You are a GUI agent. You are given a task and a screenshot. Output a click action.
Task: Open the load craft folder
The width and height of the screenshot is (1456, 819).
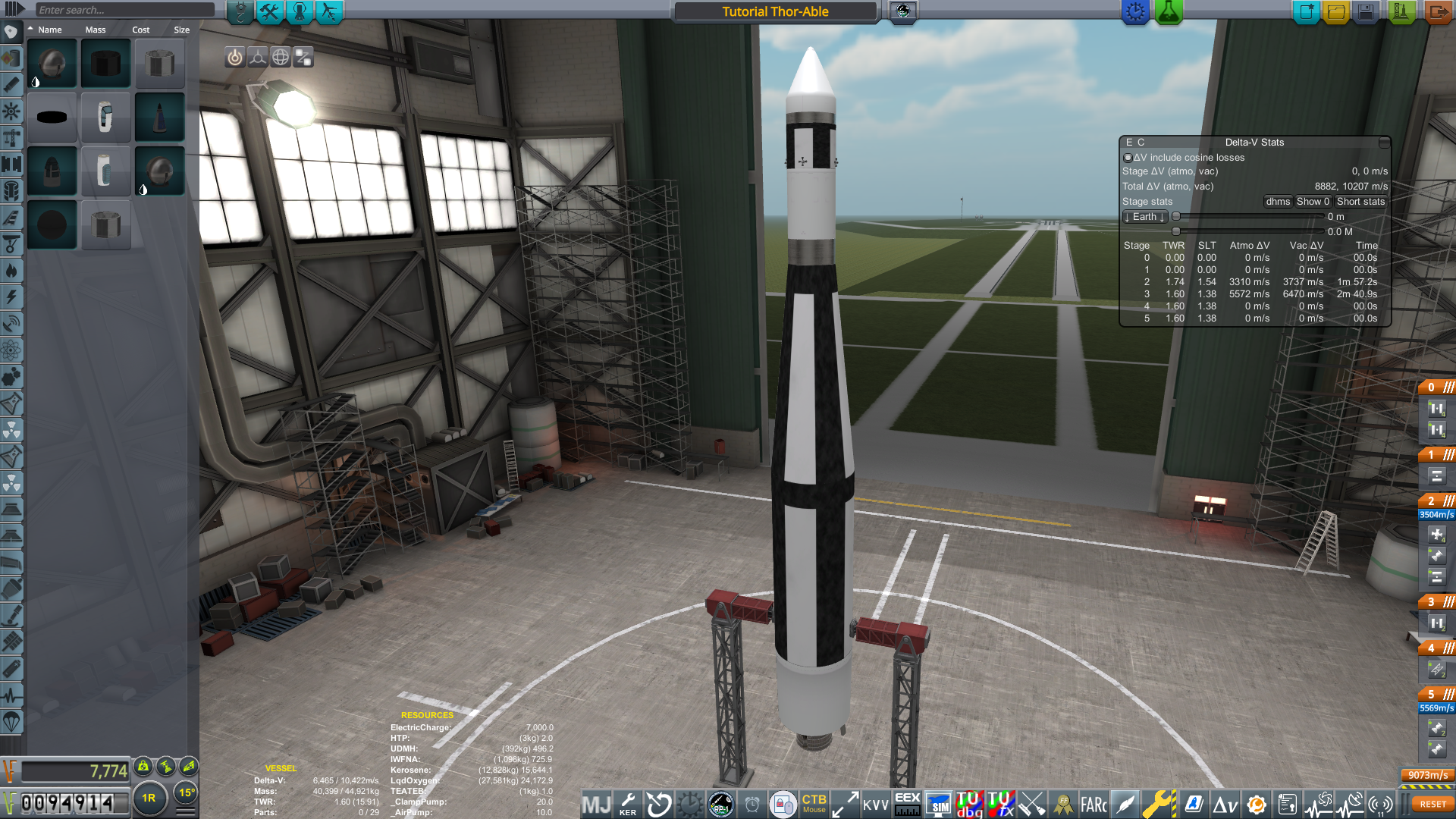pos(1336,11)
